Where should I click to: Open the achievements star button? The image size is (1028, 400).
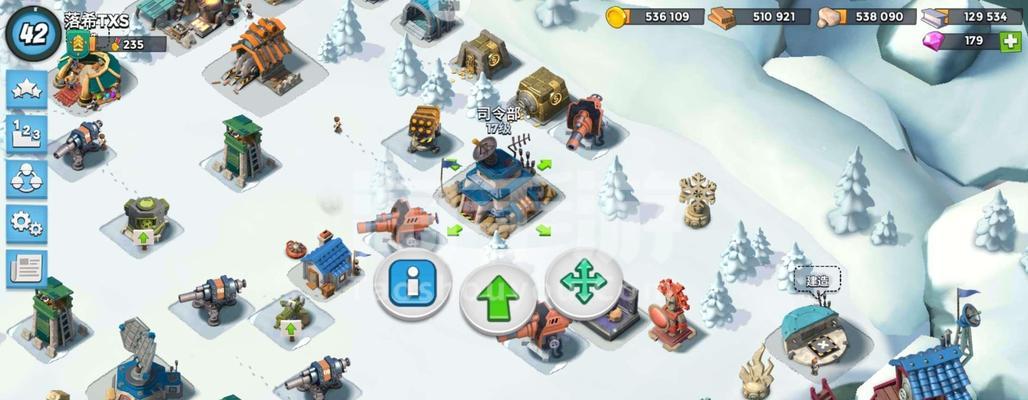tap(27, 91)
